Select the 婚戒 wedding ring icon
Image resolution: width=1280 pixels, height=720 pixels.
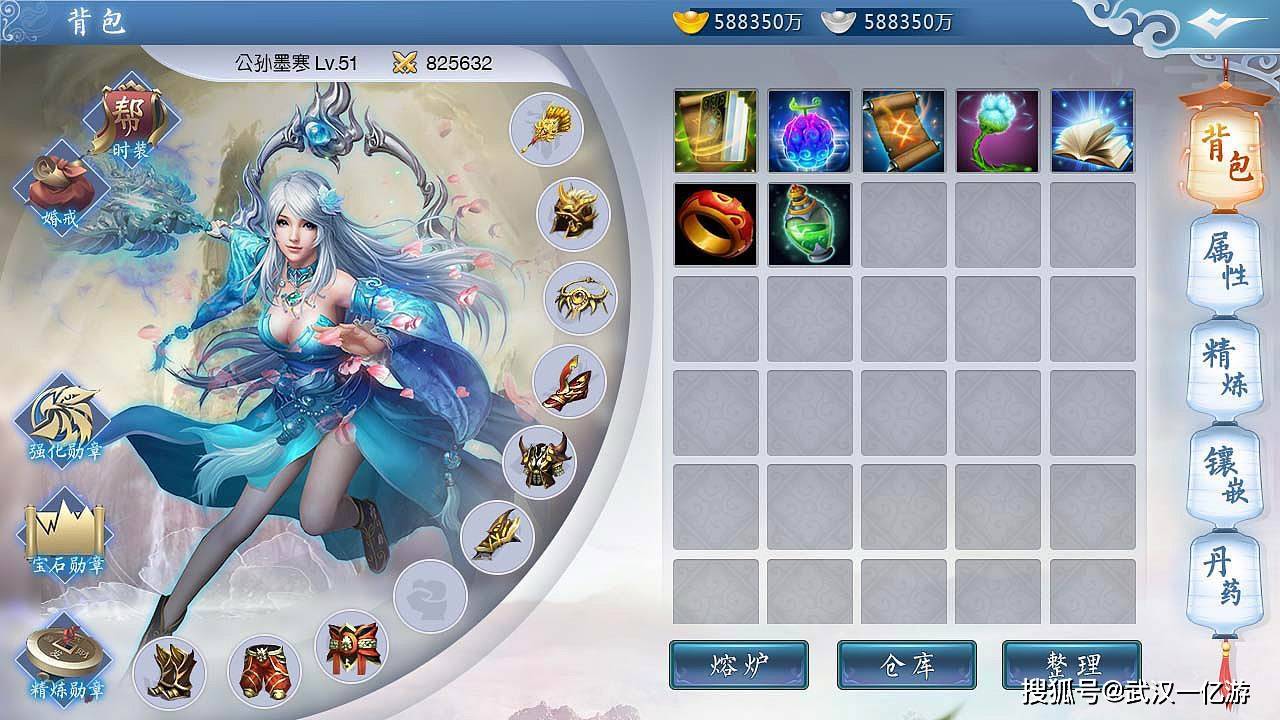[x=60, y=185]
